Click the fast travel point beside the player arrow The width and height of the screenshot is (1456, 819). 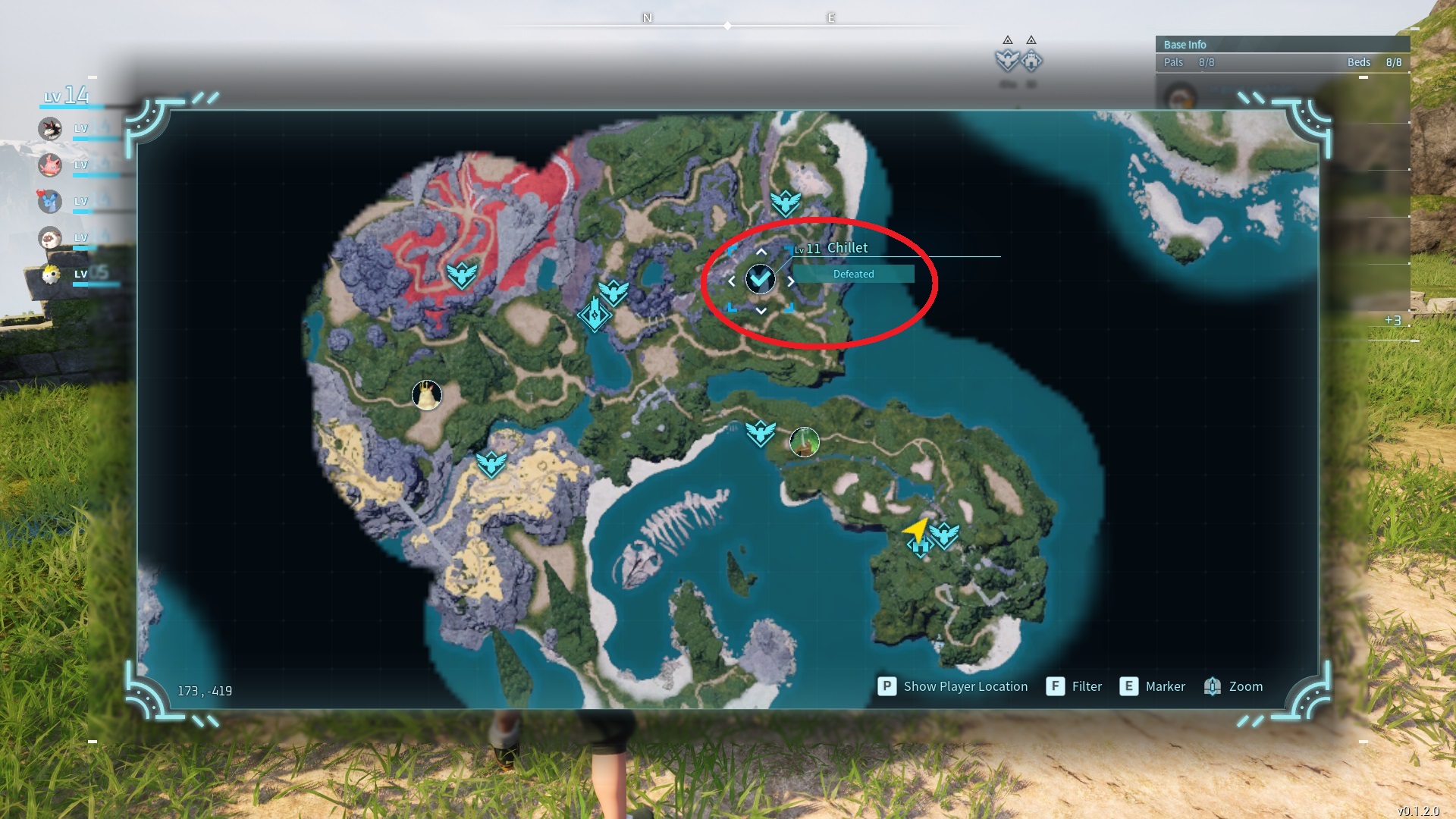click(x=945, y=535)
